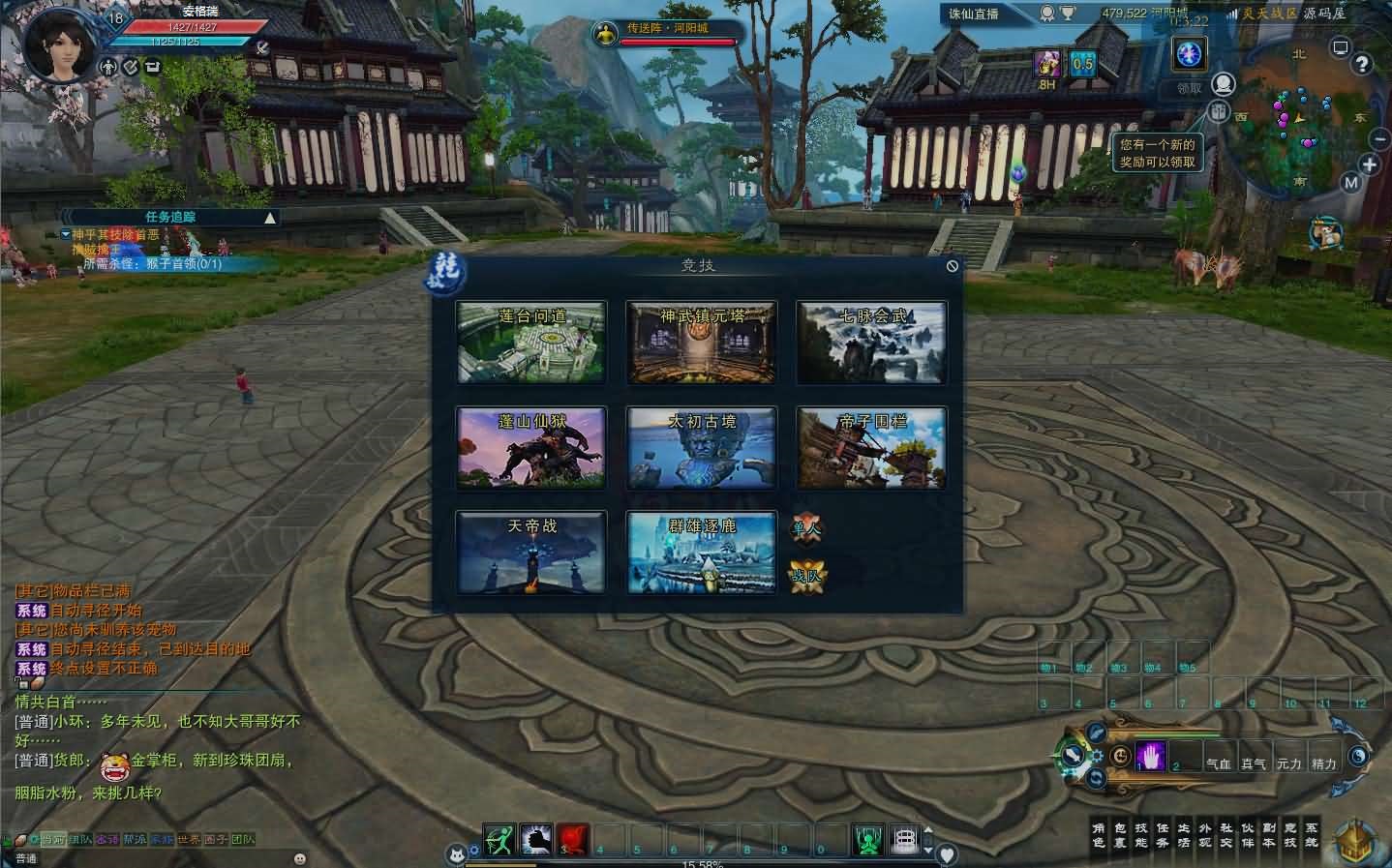Open the 副本 (Dungeon) panel icon
1392x868 pixels.
[1271, 838]
